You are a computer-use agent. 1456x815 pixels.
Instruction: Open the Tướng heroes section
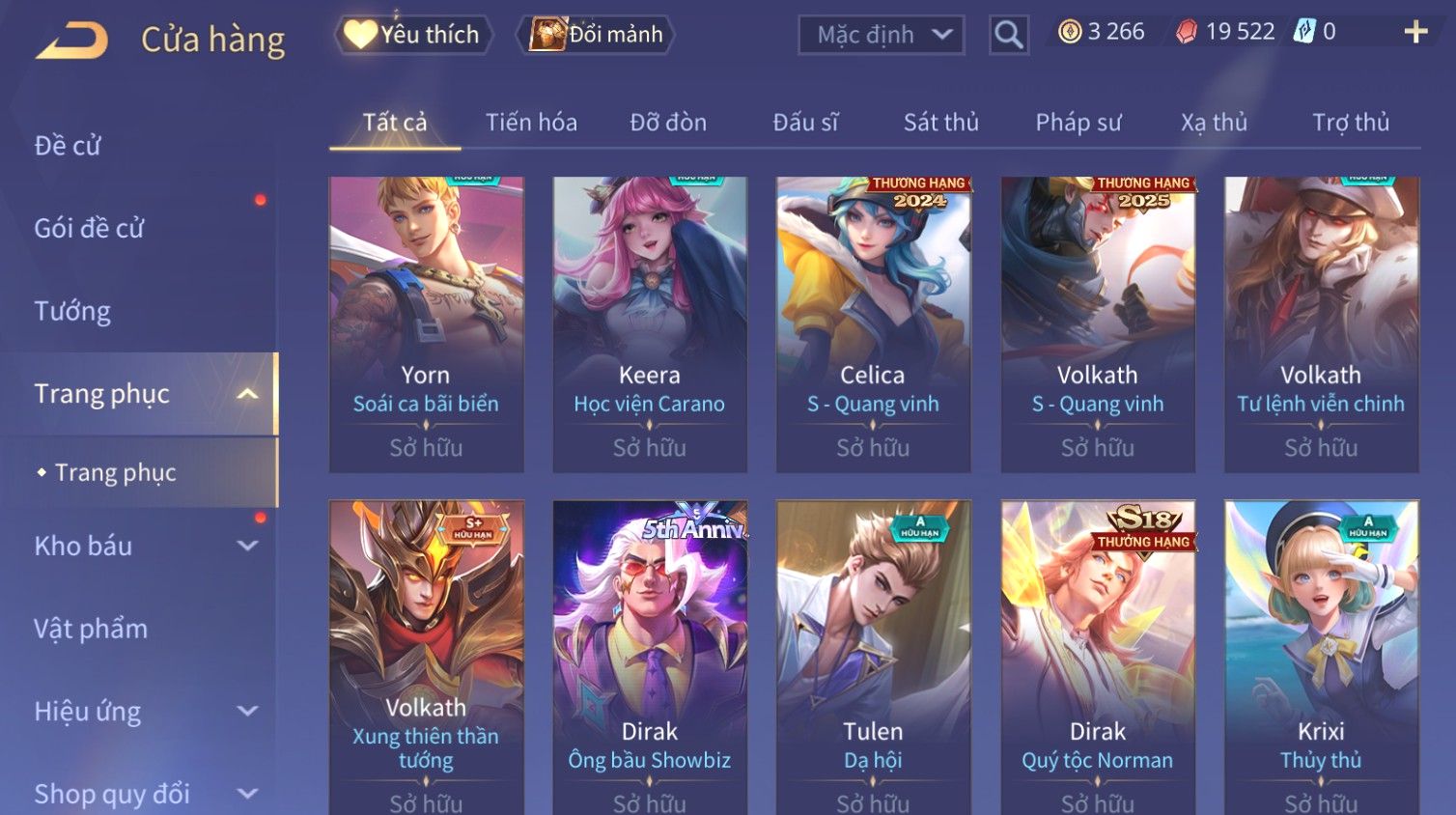[x=72, y=311]
